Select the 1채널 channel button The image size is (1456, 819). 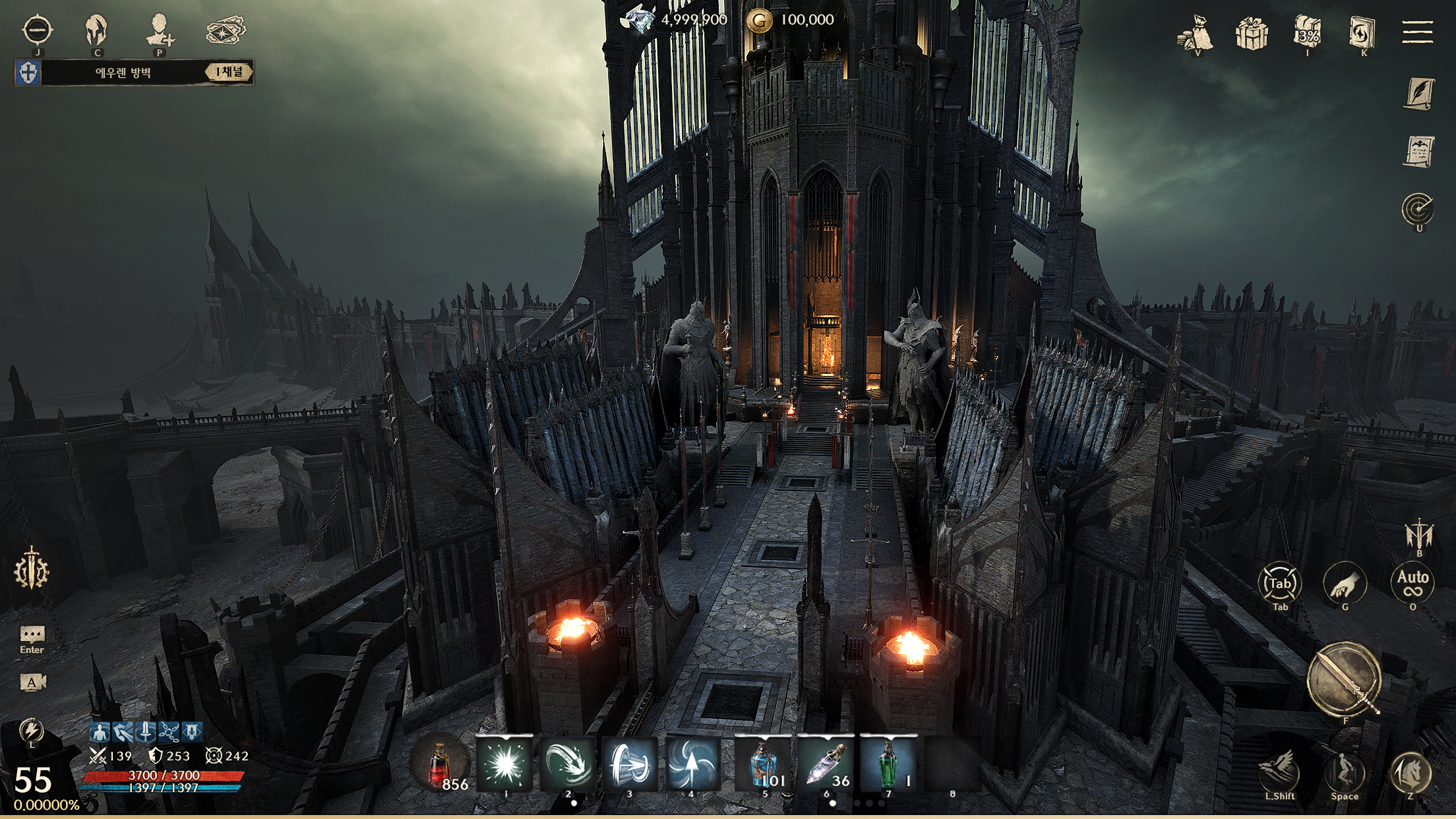(228, 72)
